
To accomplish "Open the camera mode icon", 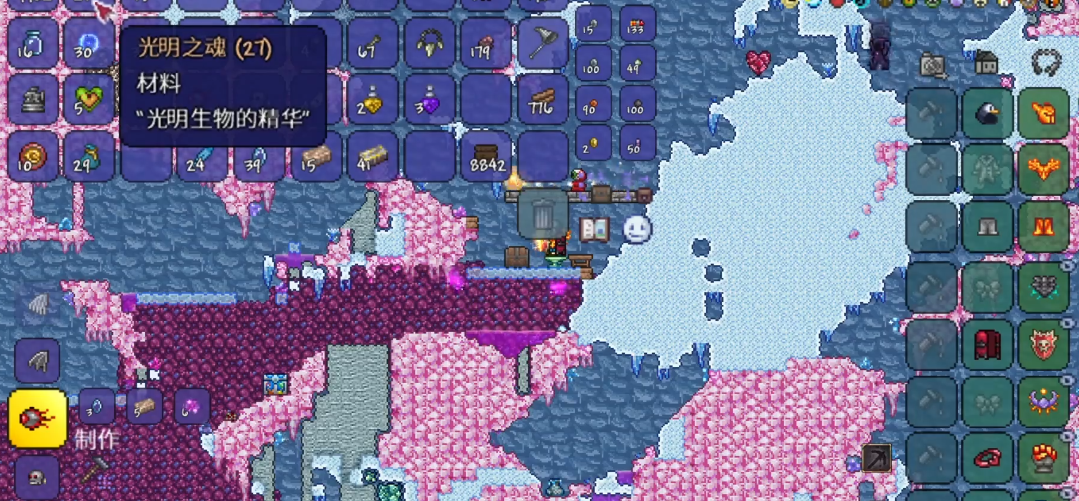I will (x=932, y=66).
